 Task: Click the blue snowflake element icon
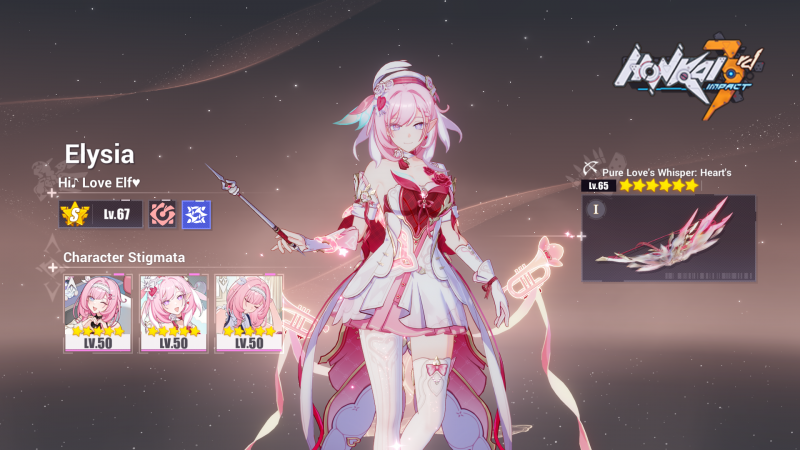pos(196,214)
